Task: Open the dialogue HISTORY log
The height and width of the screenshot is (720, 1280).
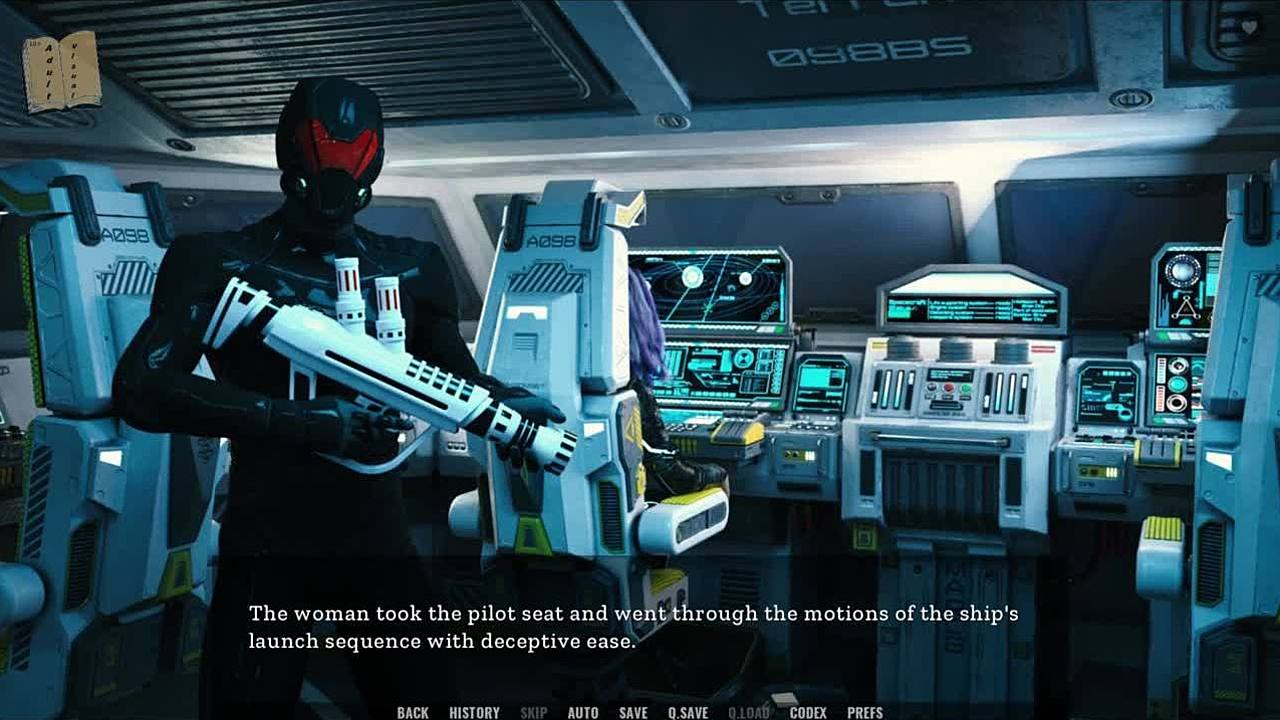Action: pos(474,712)
